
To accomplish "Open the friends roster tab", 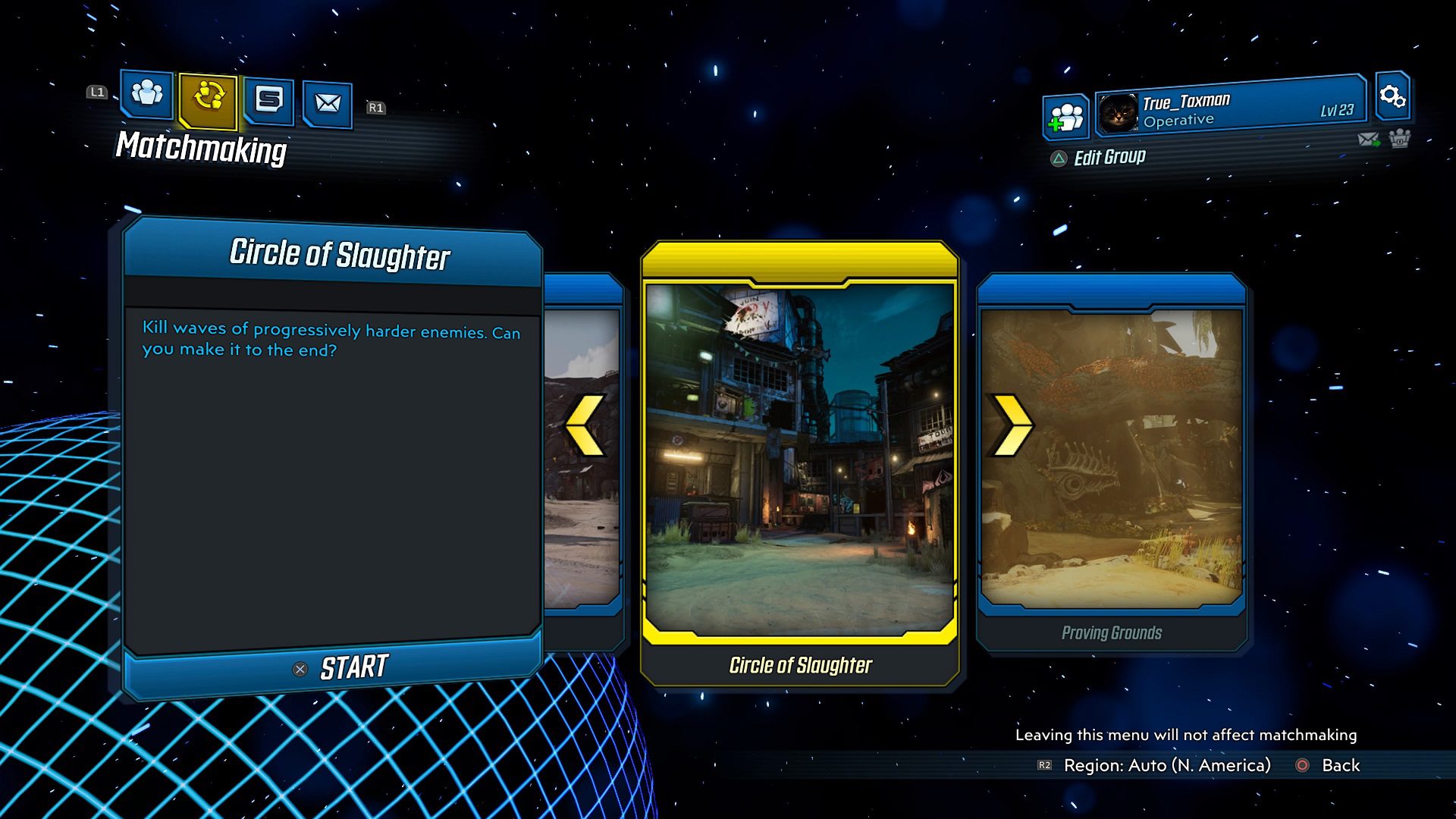I will coord(147,94).
